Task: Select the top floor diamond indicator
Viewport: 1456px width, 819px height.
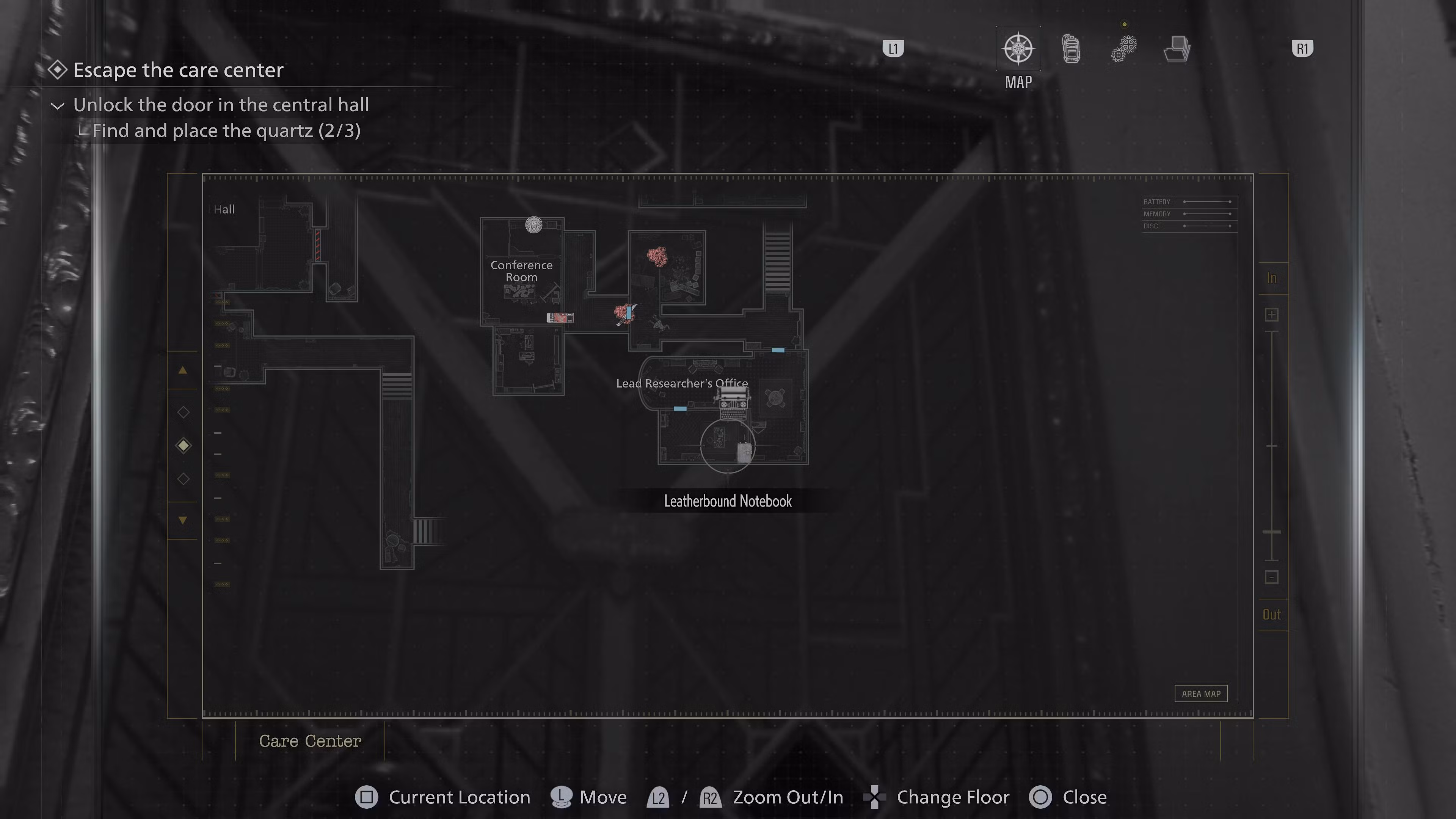Action: tap(183, 412)
